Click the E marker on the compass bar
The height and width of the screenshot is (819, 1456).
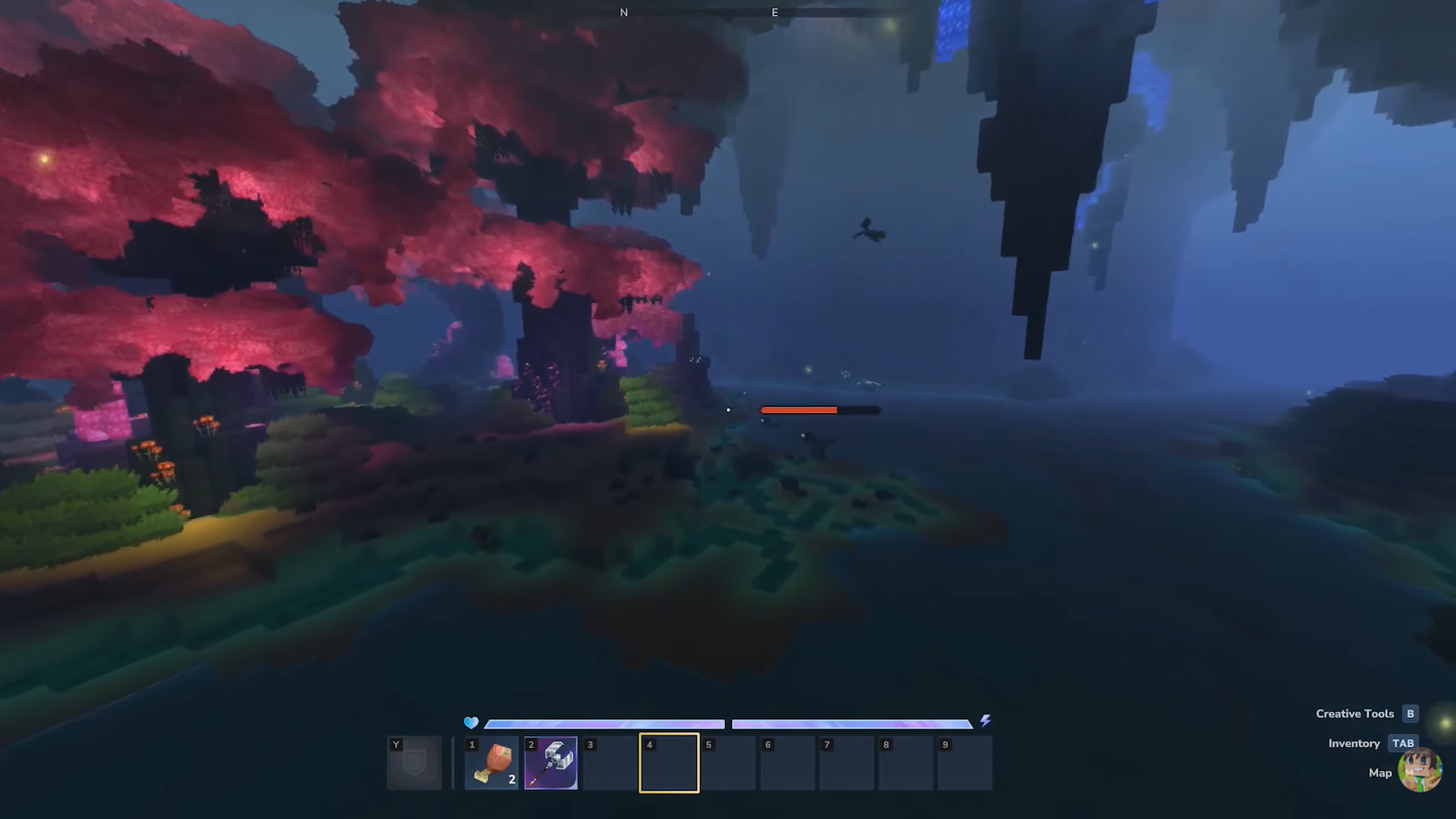tap(774, 12)
